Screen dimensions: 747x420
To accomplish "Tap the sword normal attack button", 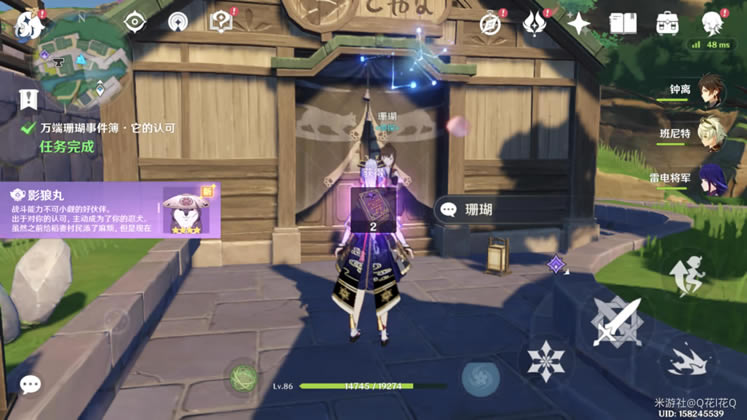I will coord(617,324).
